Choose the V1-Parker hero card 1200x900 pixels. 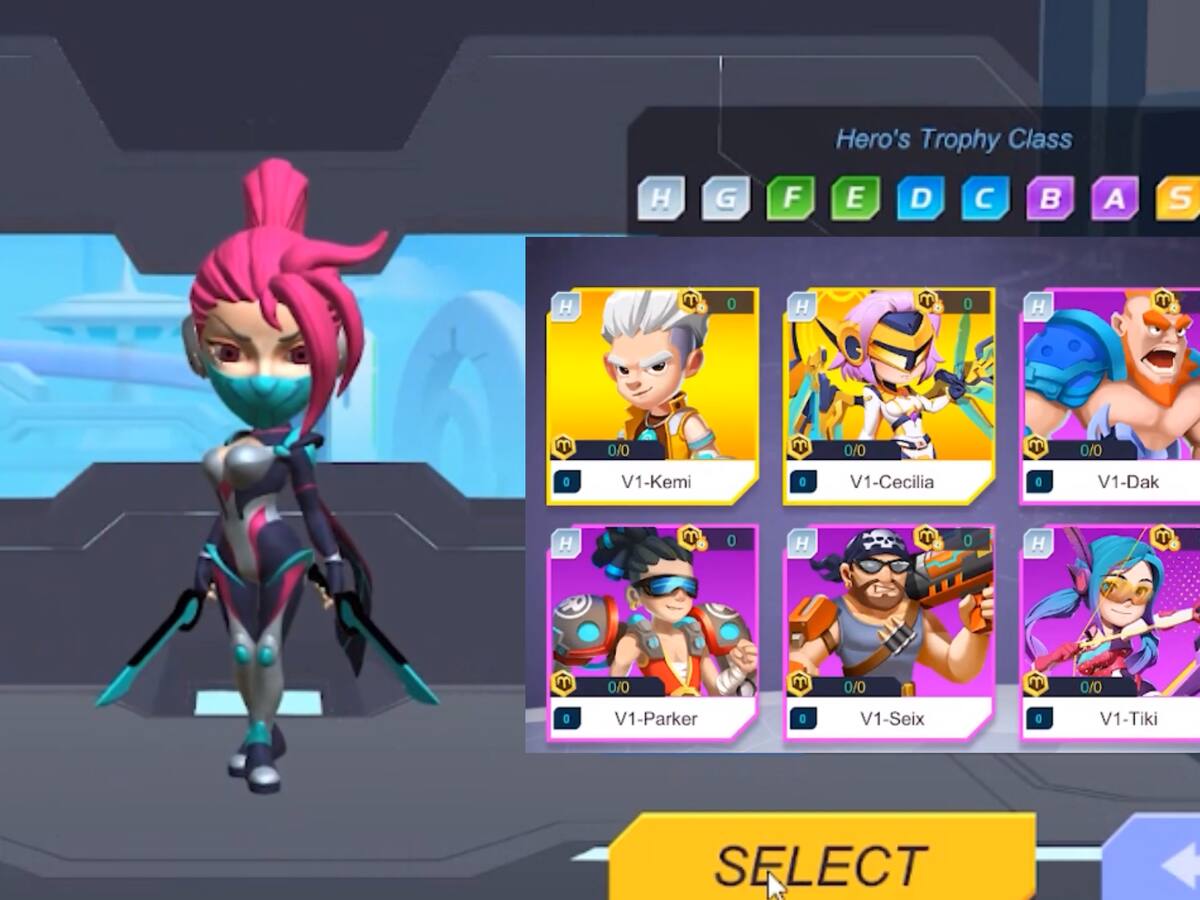click(x=653, y=632)
